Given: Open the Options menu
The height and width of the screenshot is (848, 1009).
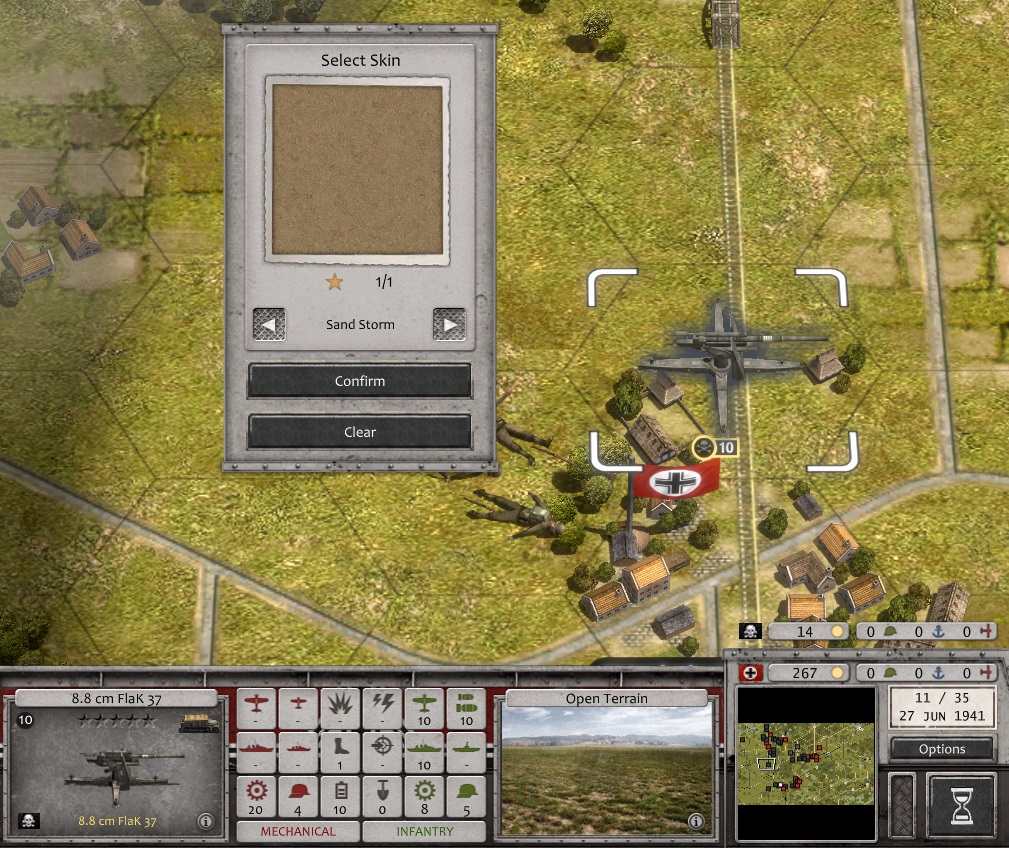Looking at the screenshot, I should click(942, 749).
